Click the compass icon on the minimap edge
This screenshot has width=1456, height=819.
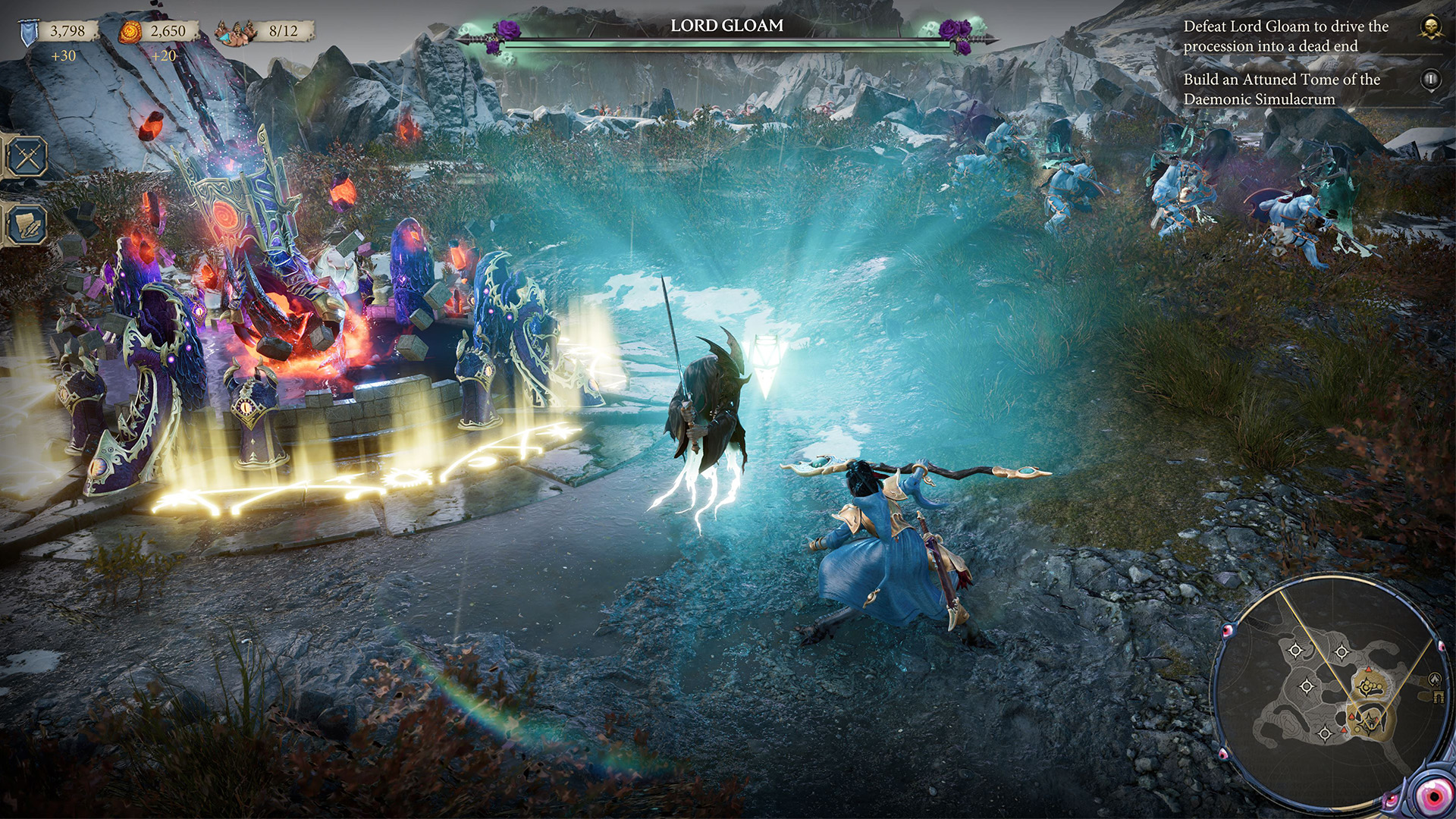click(x=1435, y=679)
